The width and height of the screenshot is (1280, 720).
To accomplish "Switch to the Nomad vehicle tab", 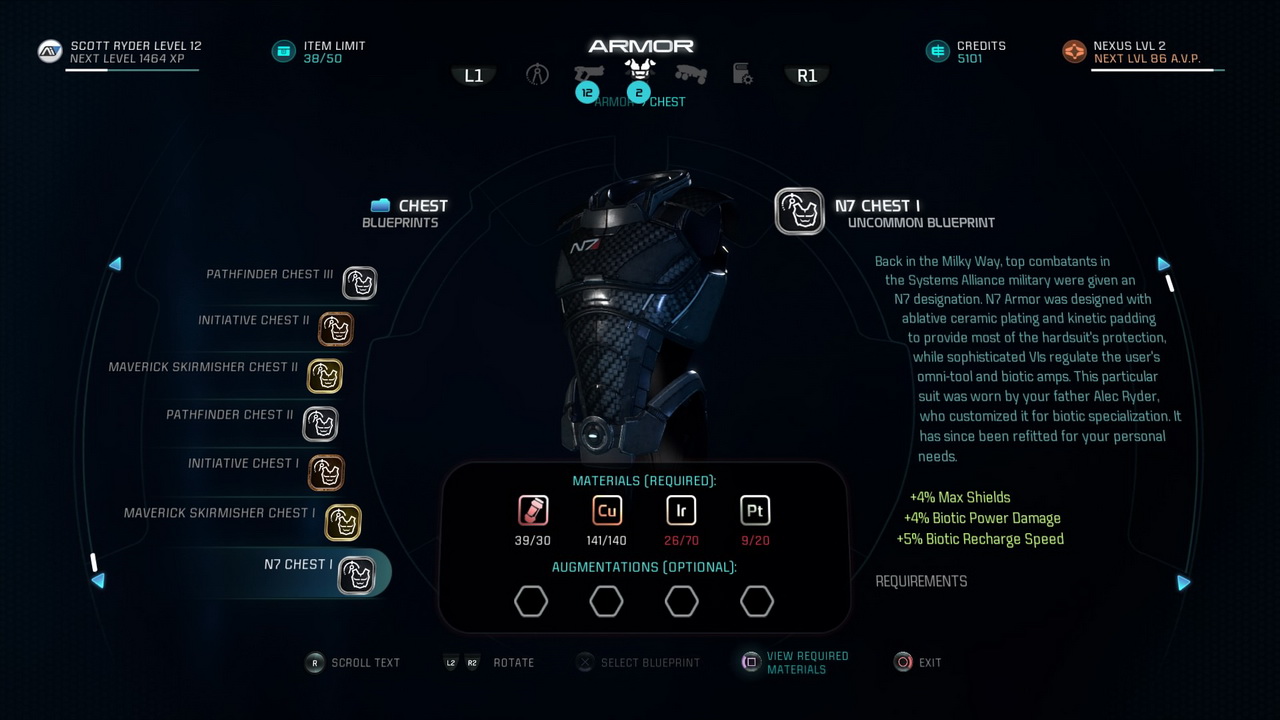I will tap(691, 74).
